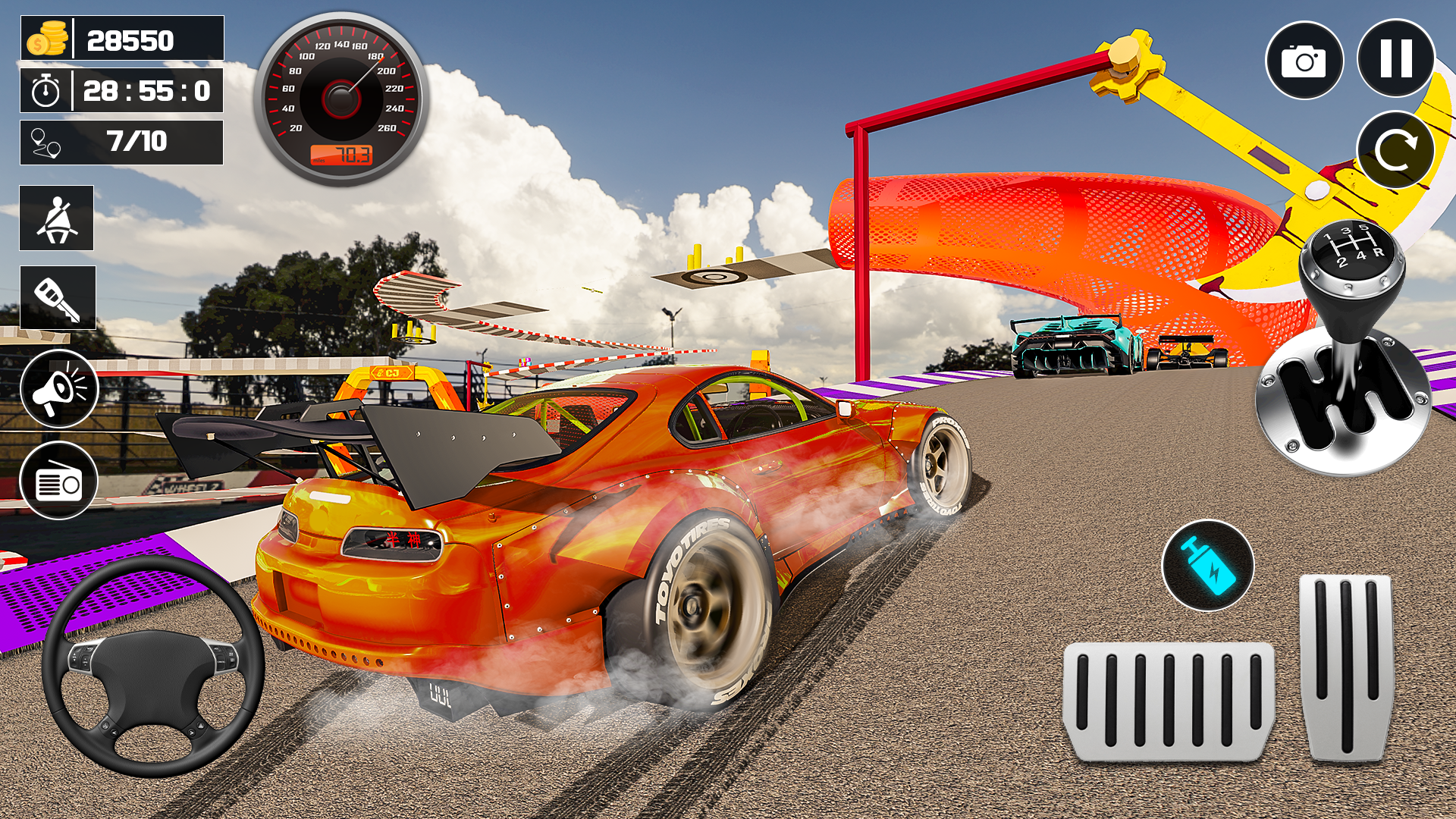Image resolution: width=1456 pixels, height=819 pixels.
Task: Click the checkpoint location pin icon
Action: [x=47, y=142]
